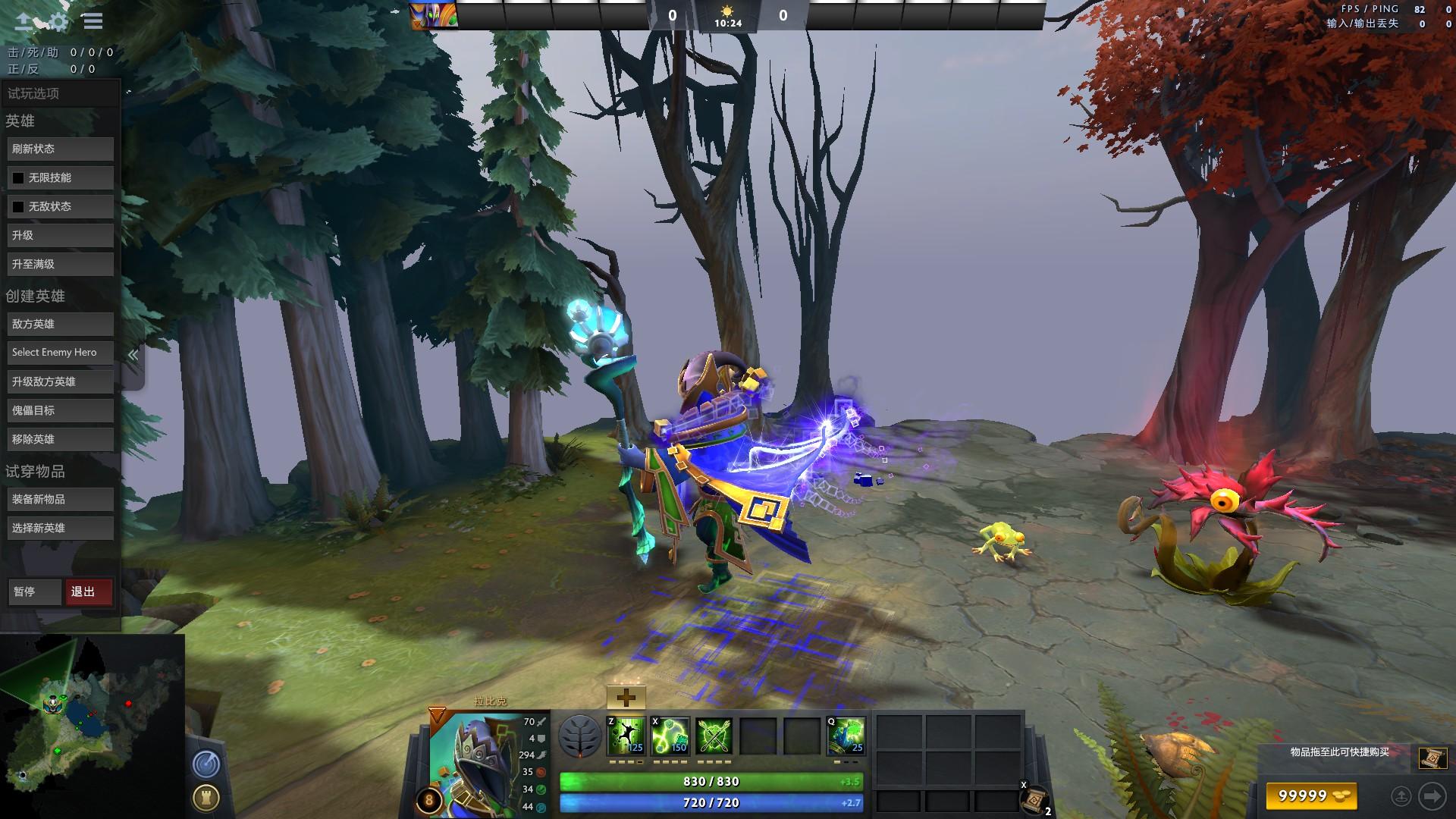Open the Select Enemy Hero option
1456x819 pixels.
coord(61,353)
